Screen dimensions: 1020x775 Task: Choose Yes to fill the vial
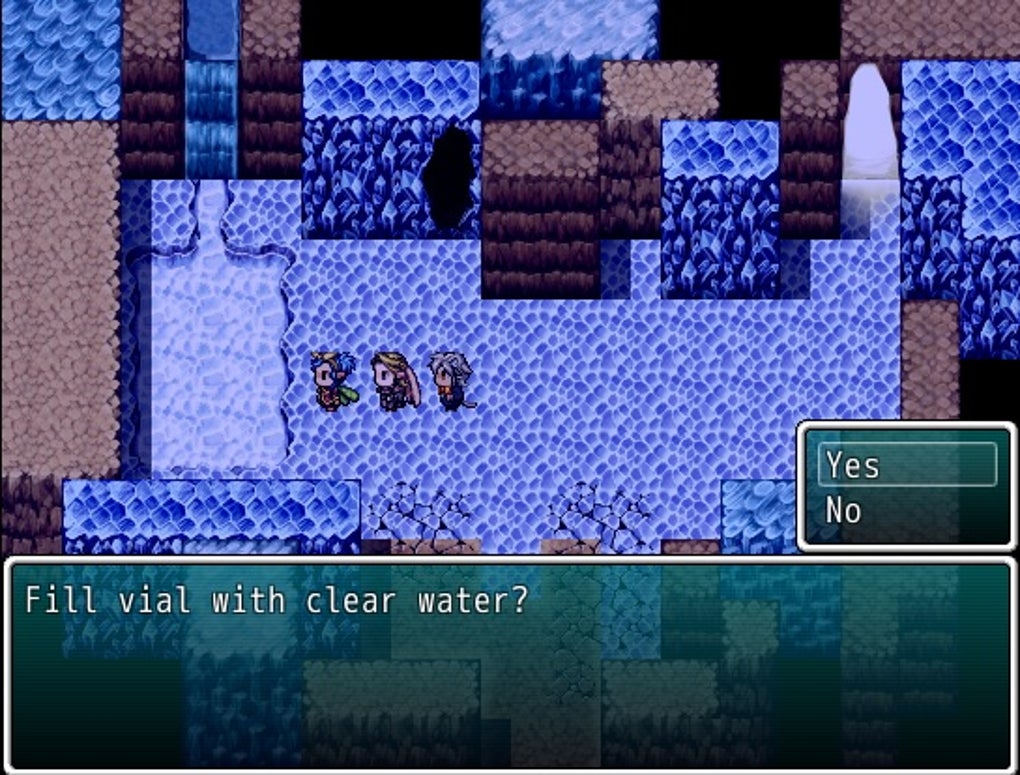click(x=906, y=465)
